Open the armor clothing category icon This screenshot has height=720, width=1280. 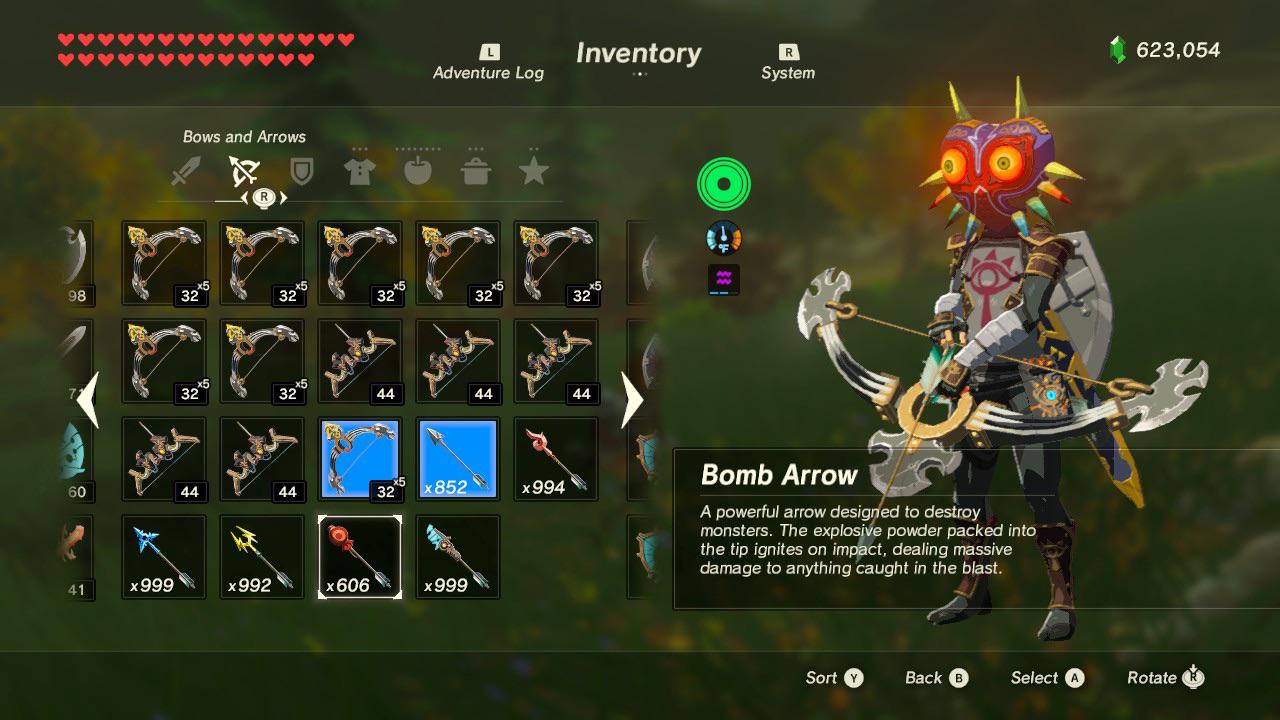click(x=358, y=168)
